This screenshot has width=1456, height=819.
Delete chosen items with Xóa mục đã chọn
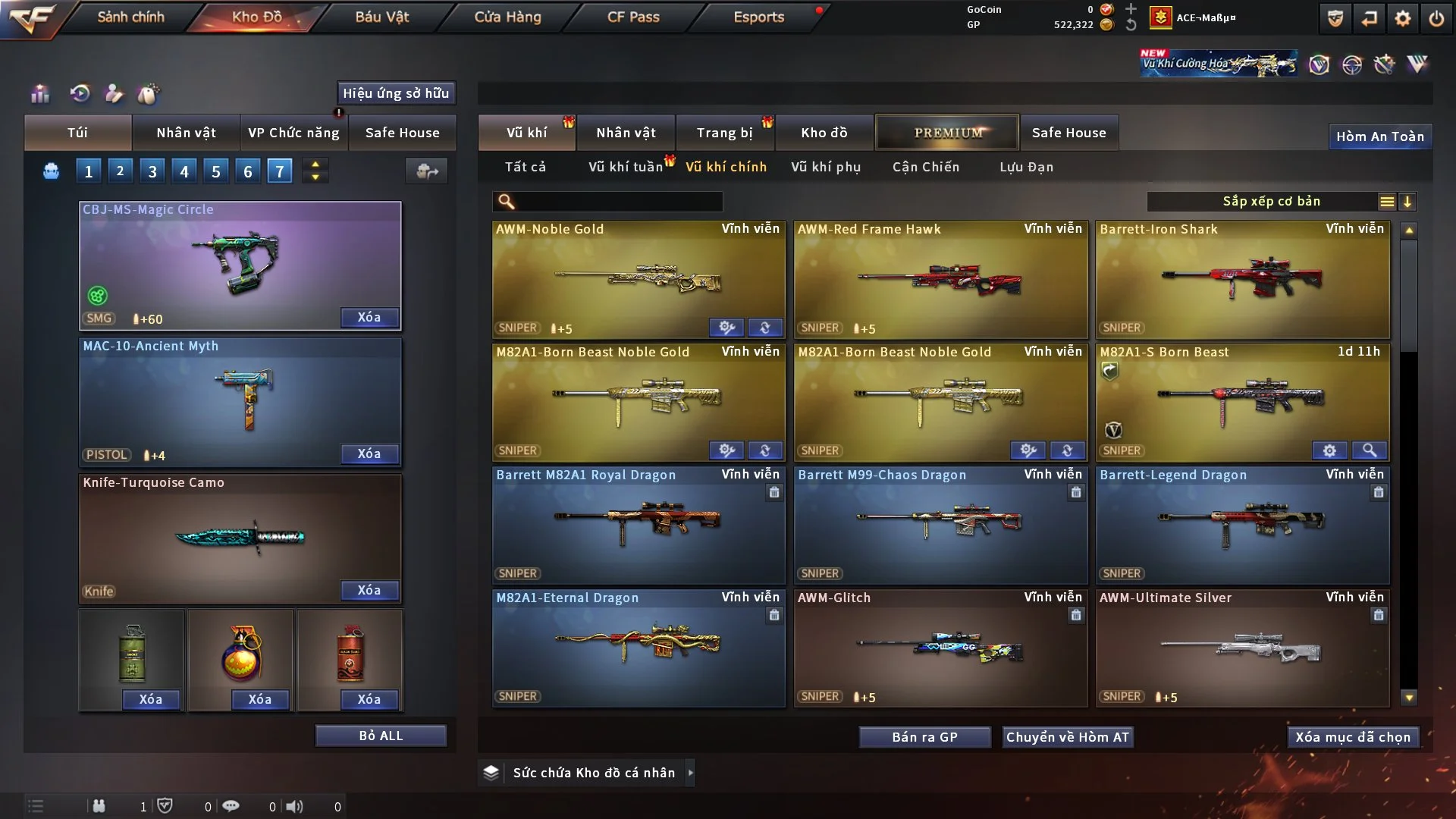pyautogui.click(x=1353, y=737)
